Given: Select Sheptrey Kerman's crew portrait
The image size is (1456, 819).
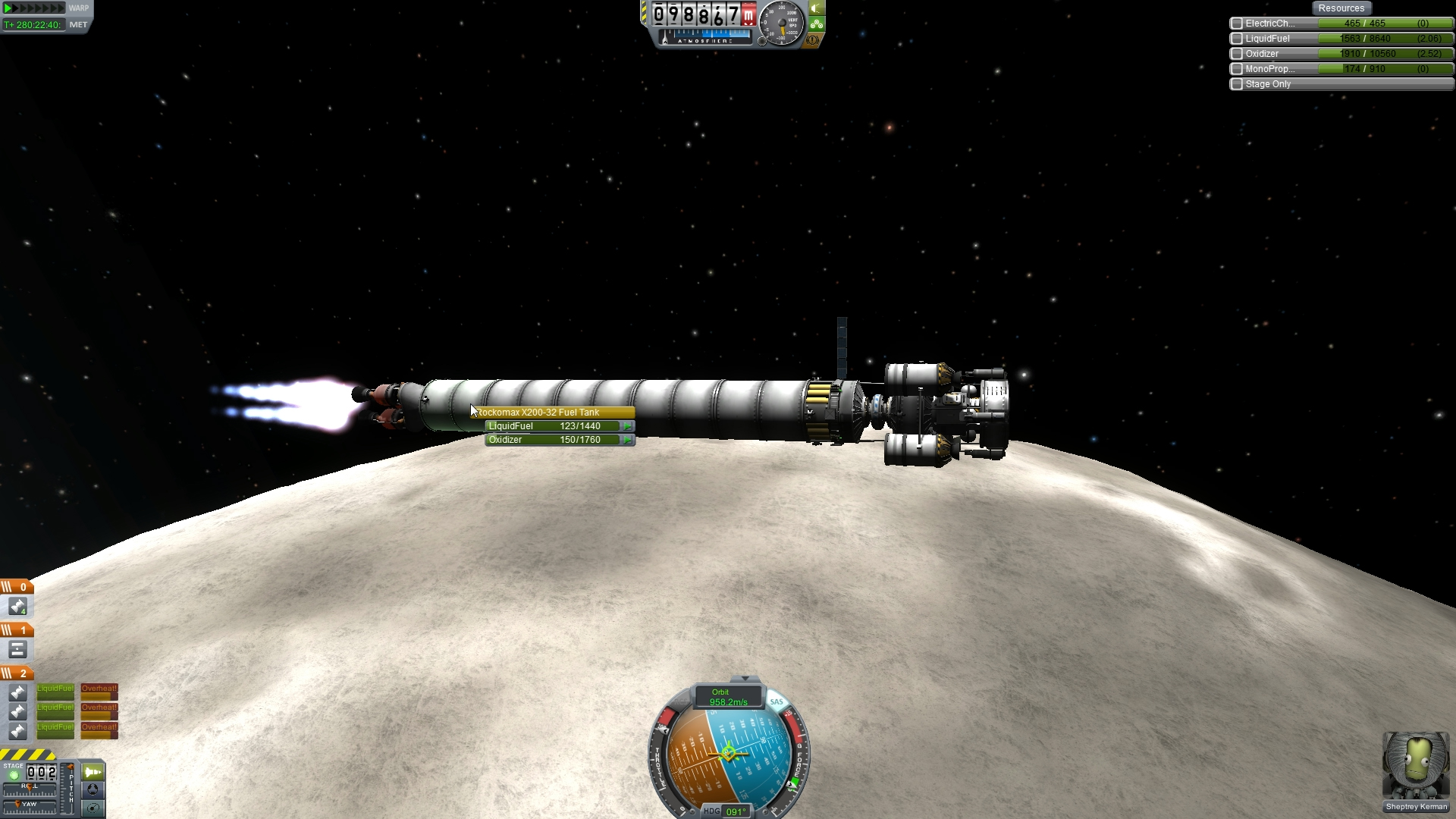Looking at the screenshot, I should click(1416, 766).
